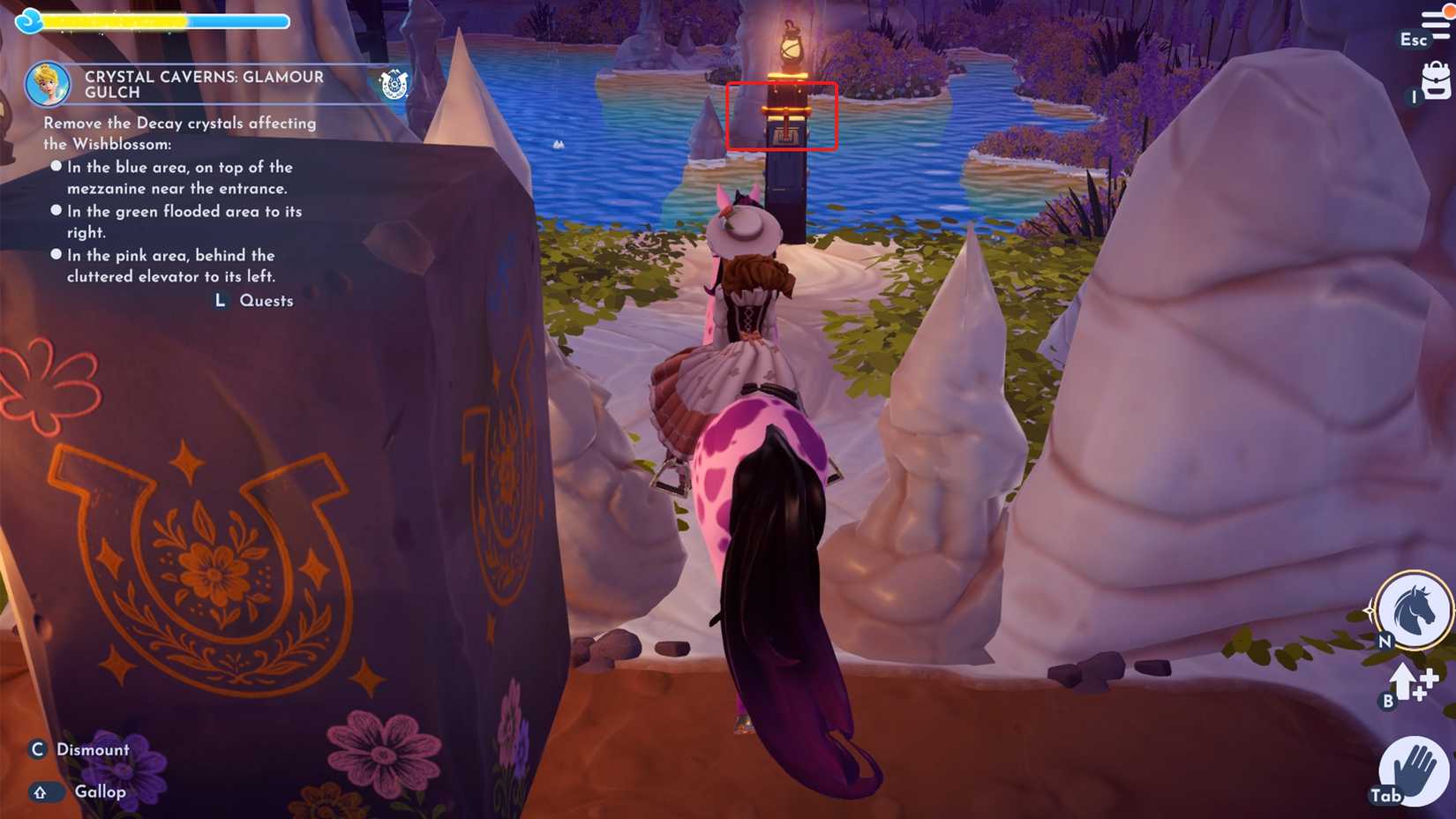
Task: Open the quest log from the tracker title
Action: [204, 84]
